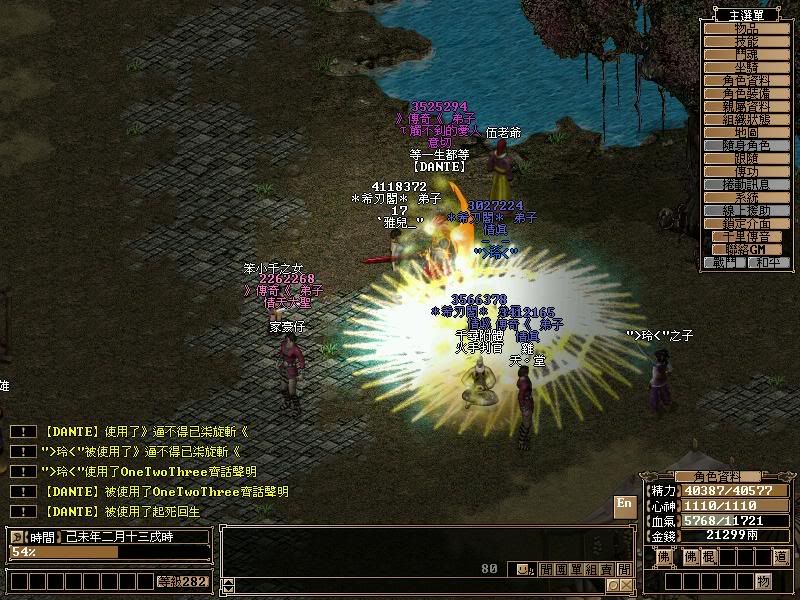Open the 物品 (Items) menu entry
Image resolution: width=800 pixels, height=600 pixels.
click(745, 28)
